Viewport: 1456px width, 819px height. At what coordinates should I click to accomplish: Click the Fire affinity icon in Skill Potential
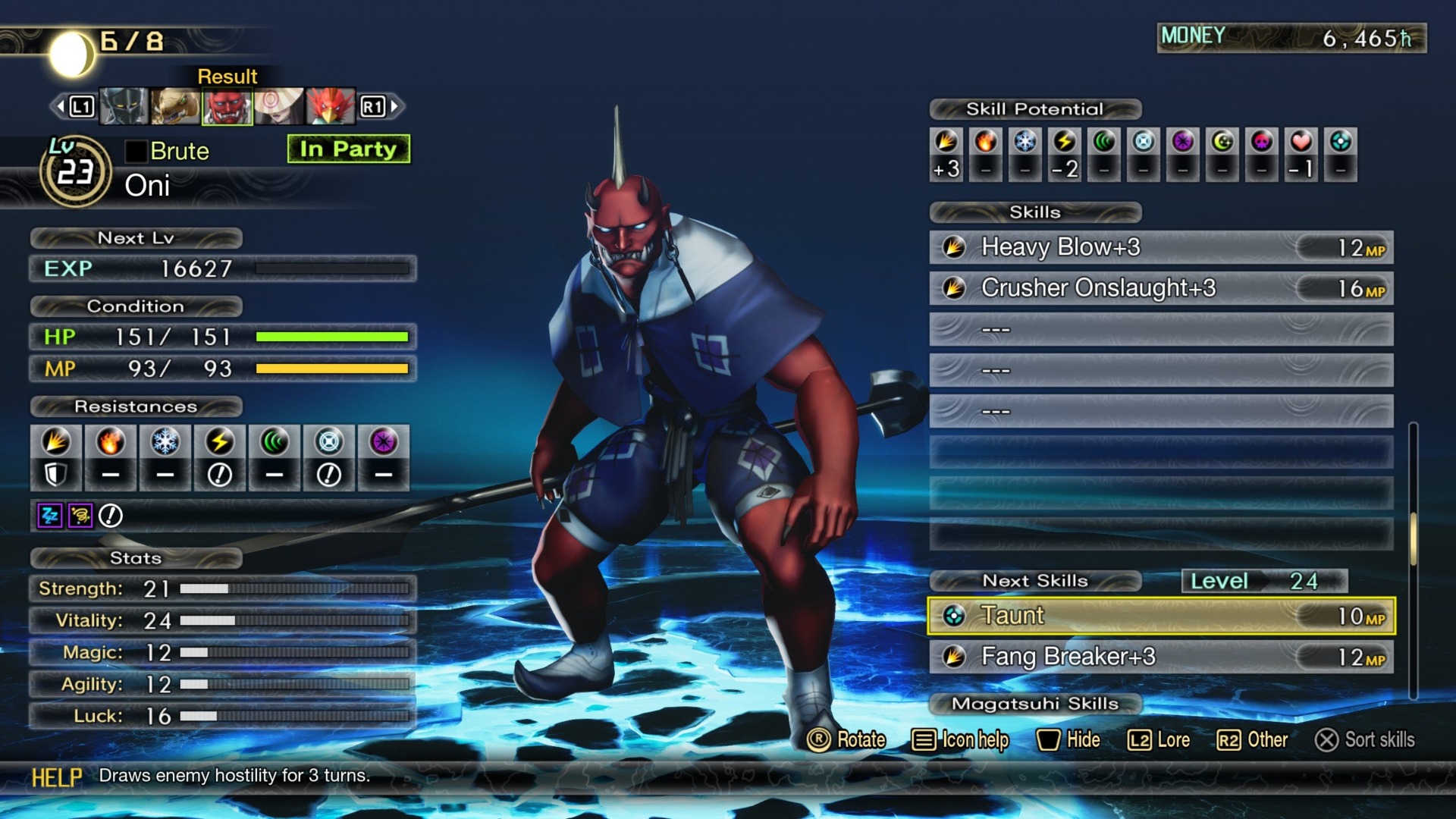pyautogui.click(x=984, y=143)
